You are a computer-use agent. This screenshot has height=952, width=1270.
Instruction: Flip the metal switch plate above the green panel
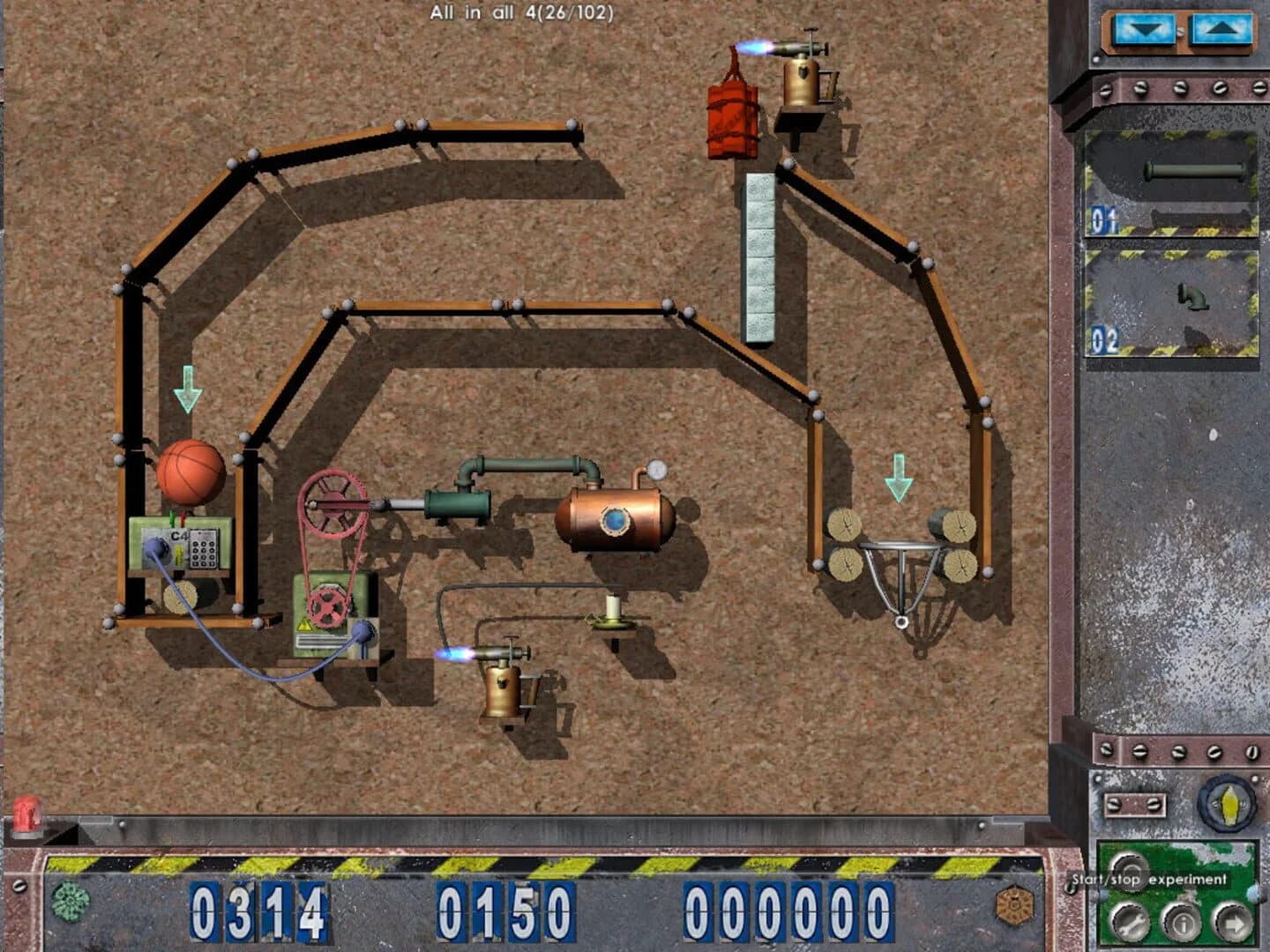tap(1137, 803)
